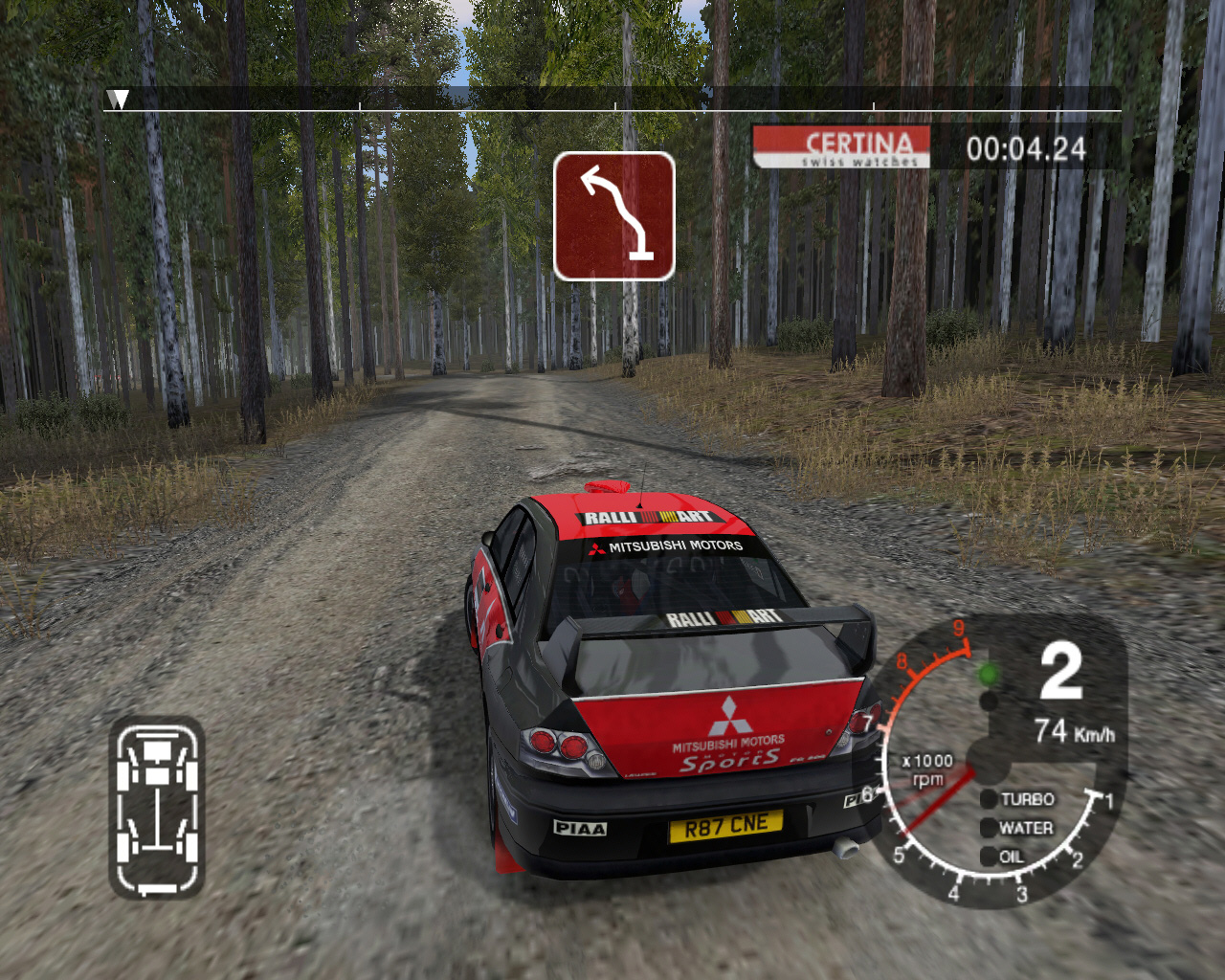Click the WATER warning light
The width and height of the screenshot is (1225, 980).
(990, 828)
